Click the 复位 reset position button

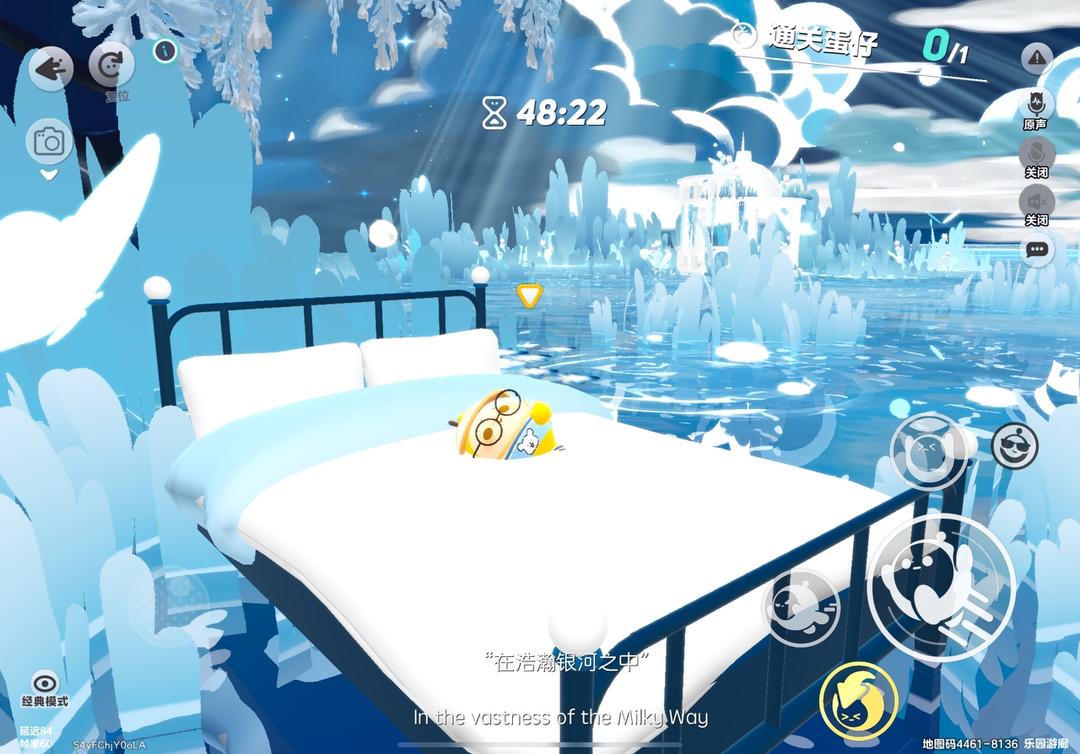click(x=110, y=68)
